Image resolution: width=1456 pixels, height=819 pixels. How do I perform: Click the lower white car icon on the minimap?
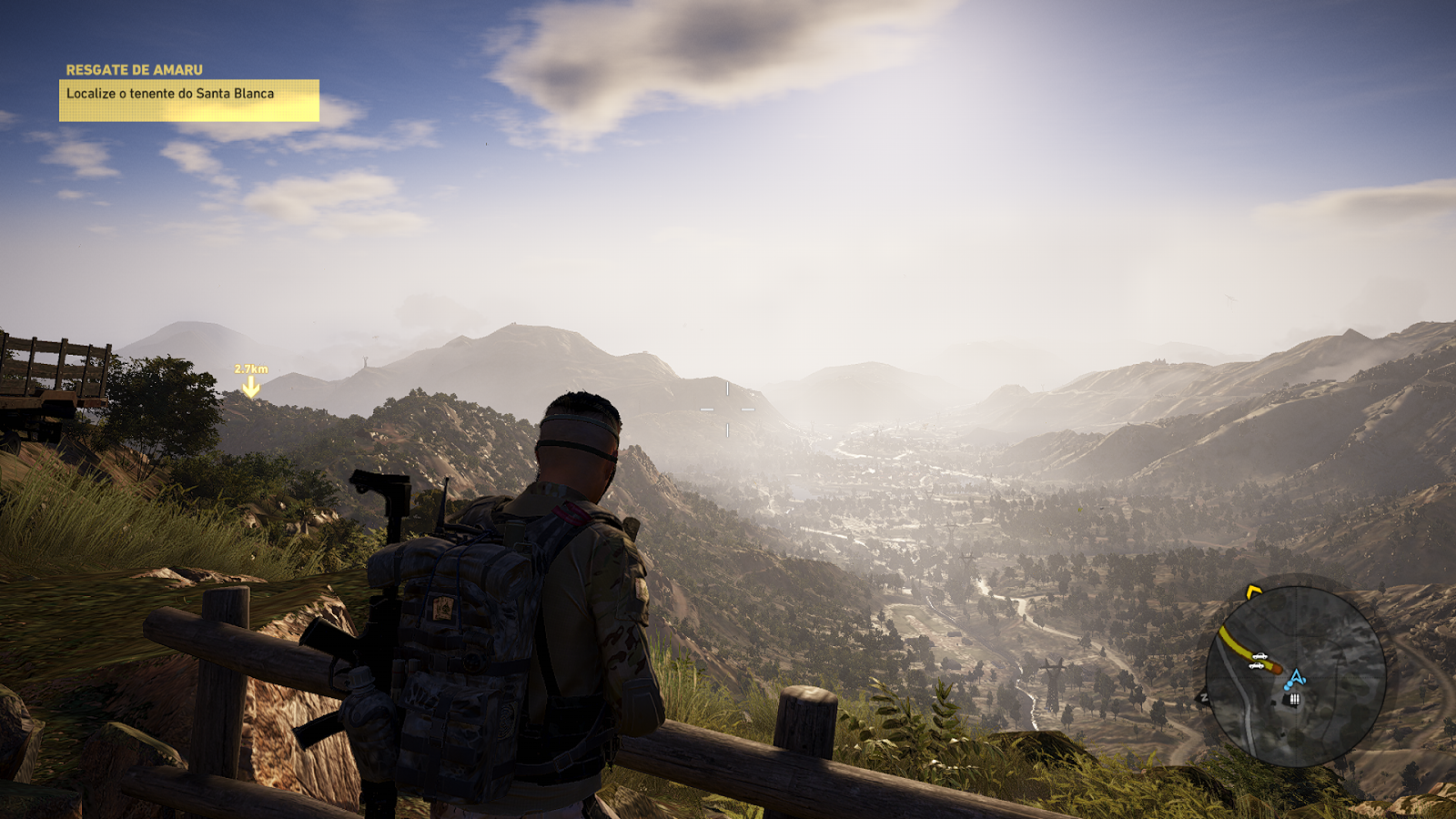pyautogui.click(x=1256, y=666)
